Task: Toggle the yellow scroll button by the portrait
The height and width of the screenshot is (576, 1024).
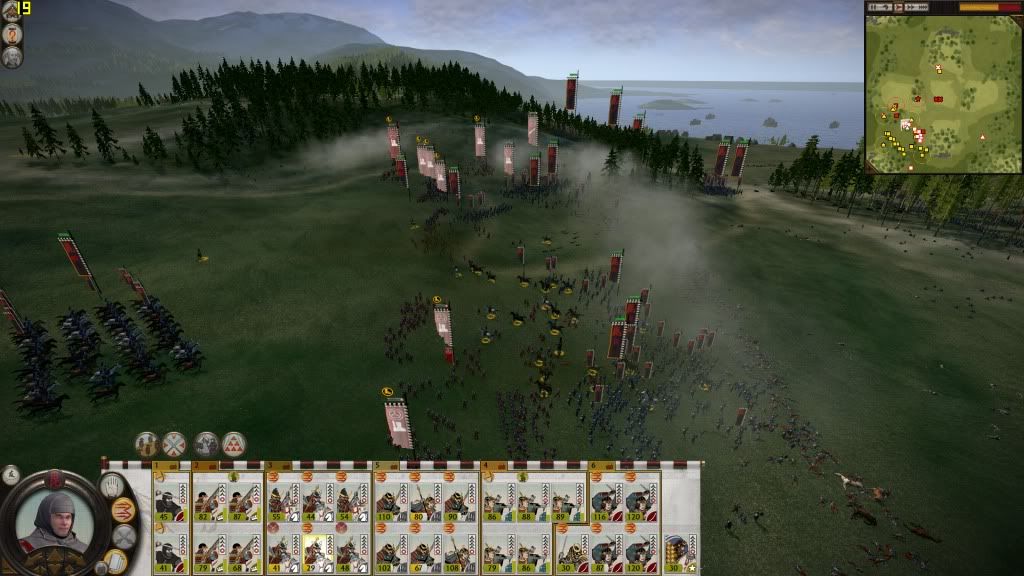Action: [x=116, y=560]
